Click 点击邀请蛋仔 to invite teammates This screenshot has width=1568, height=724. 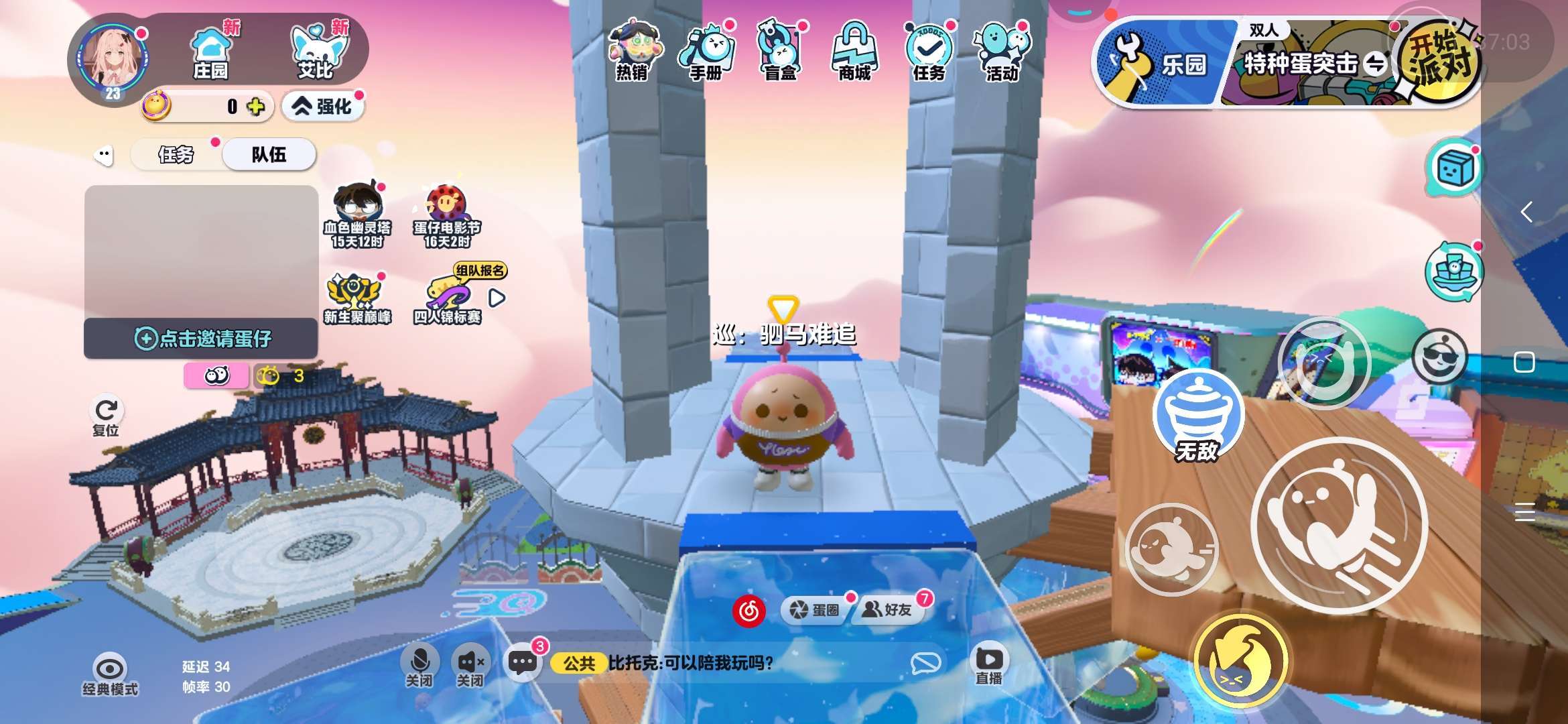point(201,339)
